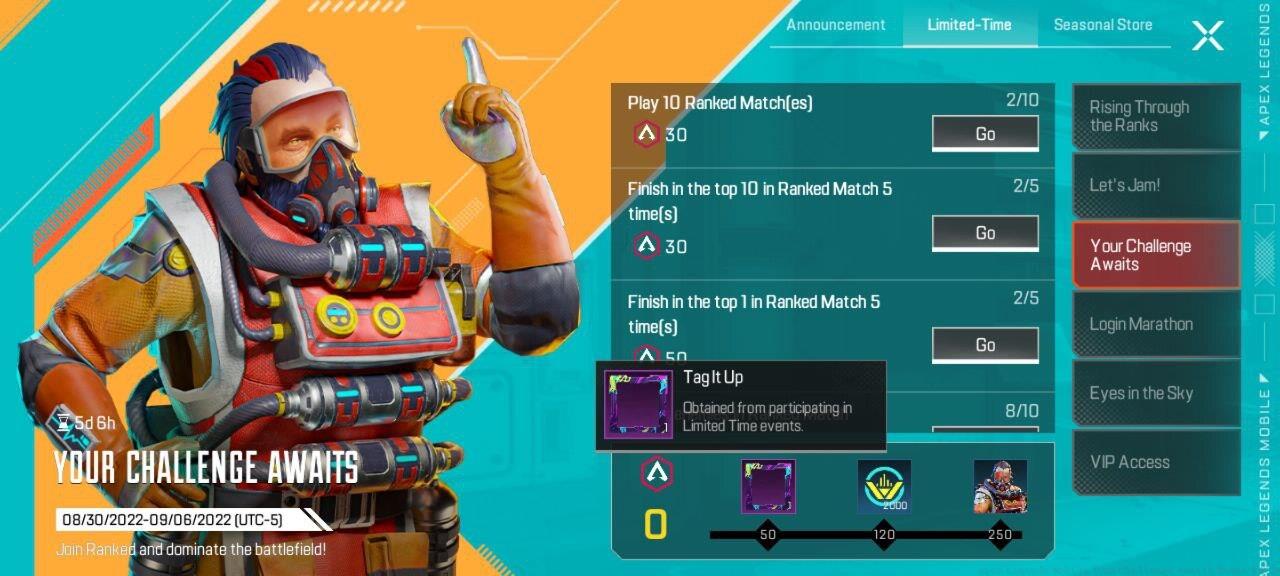Select the 2000 currency reward at 120

[x=884, y=487]
